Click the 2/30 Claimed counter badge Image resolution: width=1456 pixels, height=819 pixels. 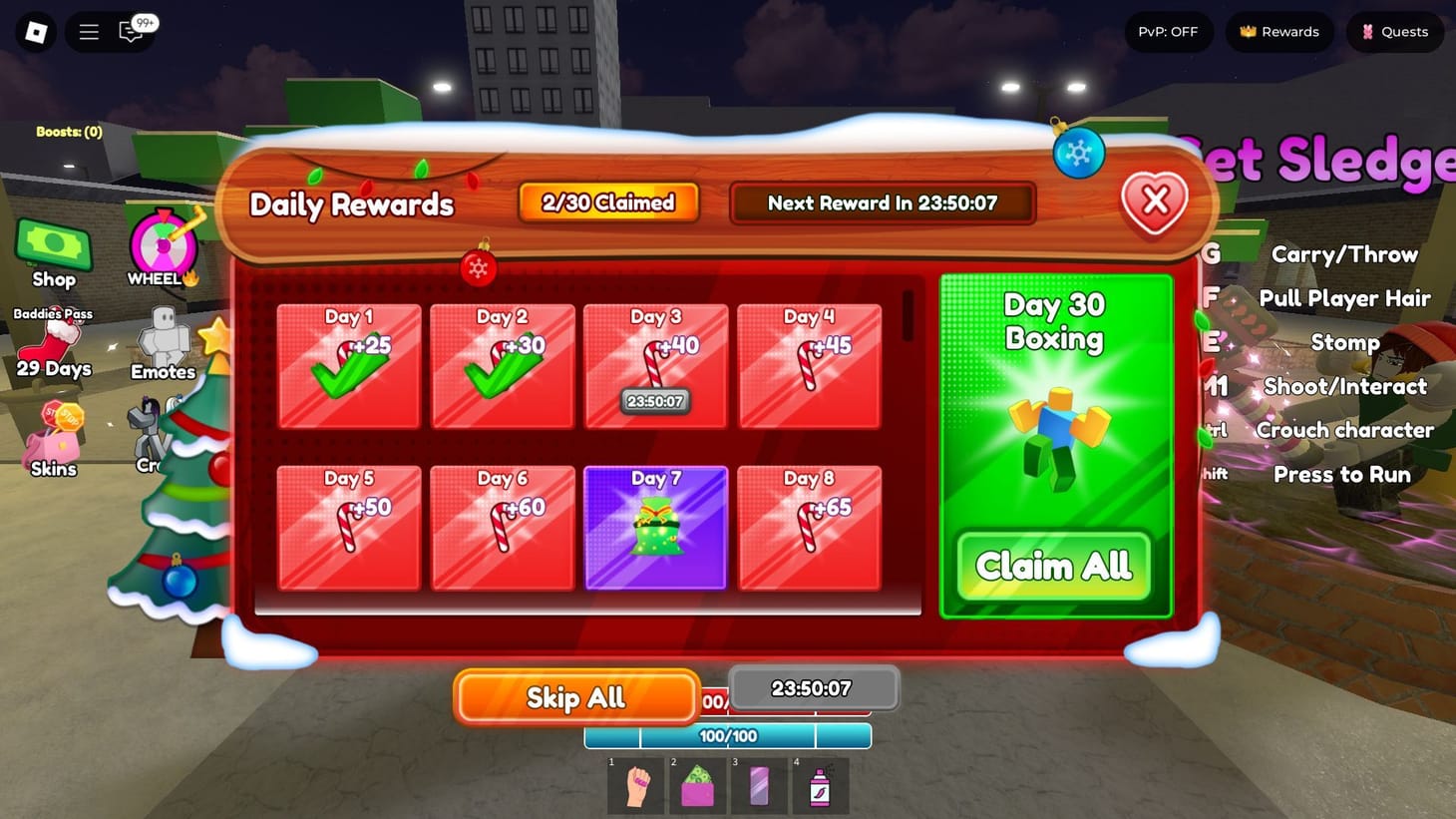[608, 203]
